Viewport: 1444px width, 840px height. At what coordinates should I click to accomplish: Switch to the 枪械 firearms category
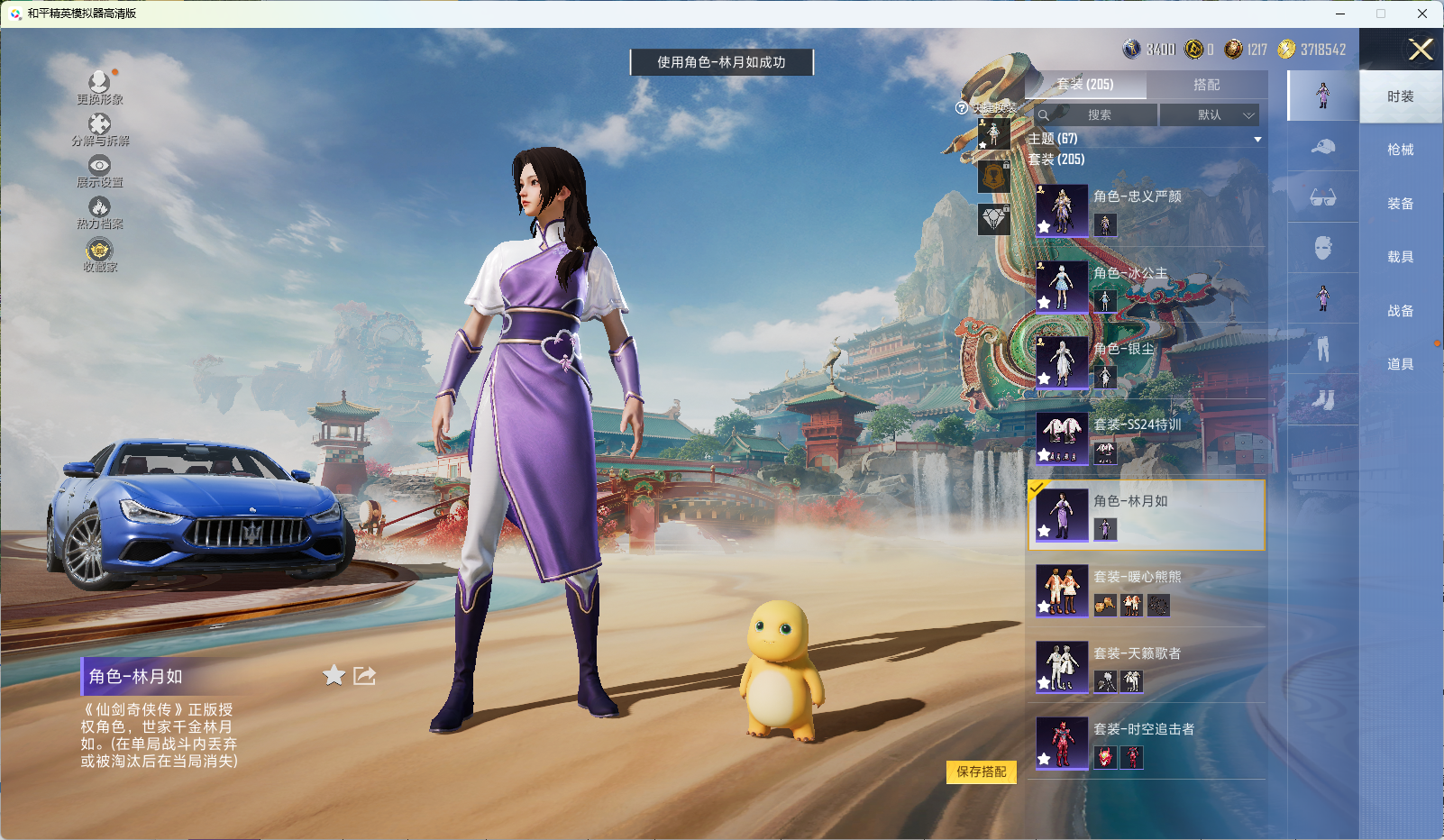click(1400, 150)
